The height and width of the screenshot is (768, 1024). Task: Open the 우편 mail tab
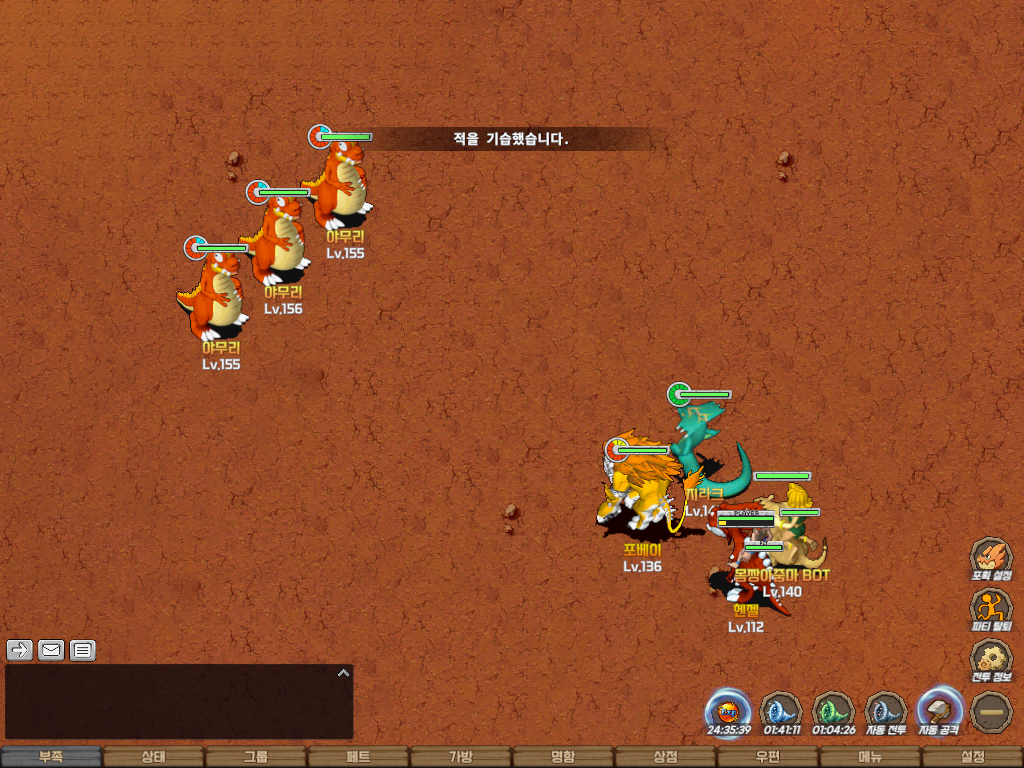pyautogui.click(x=767, y=757)
